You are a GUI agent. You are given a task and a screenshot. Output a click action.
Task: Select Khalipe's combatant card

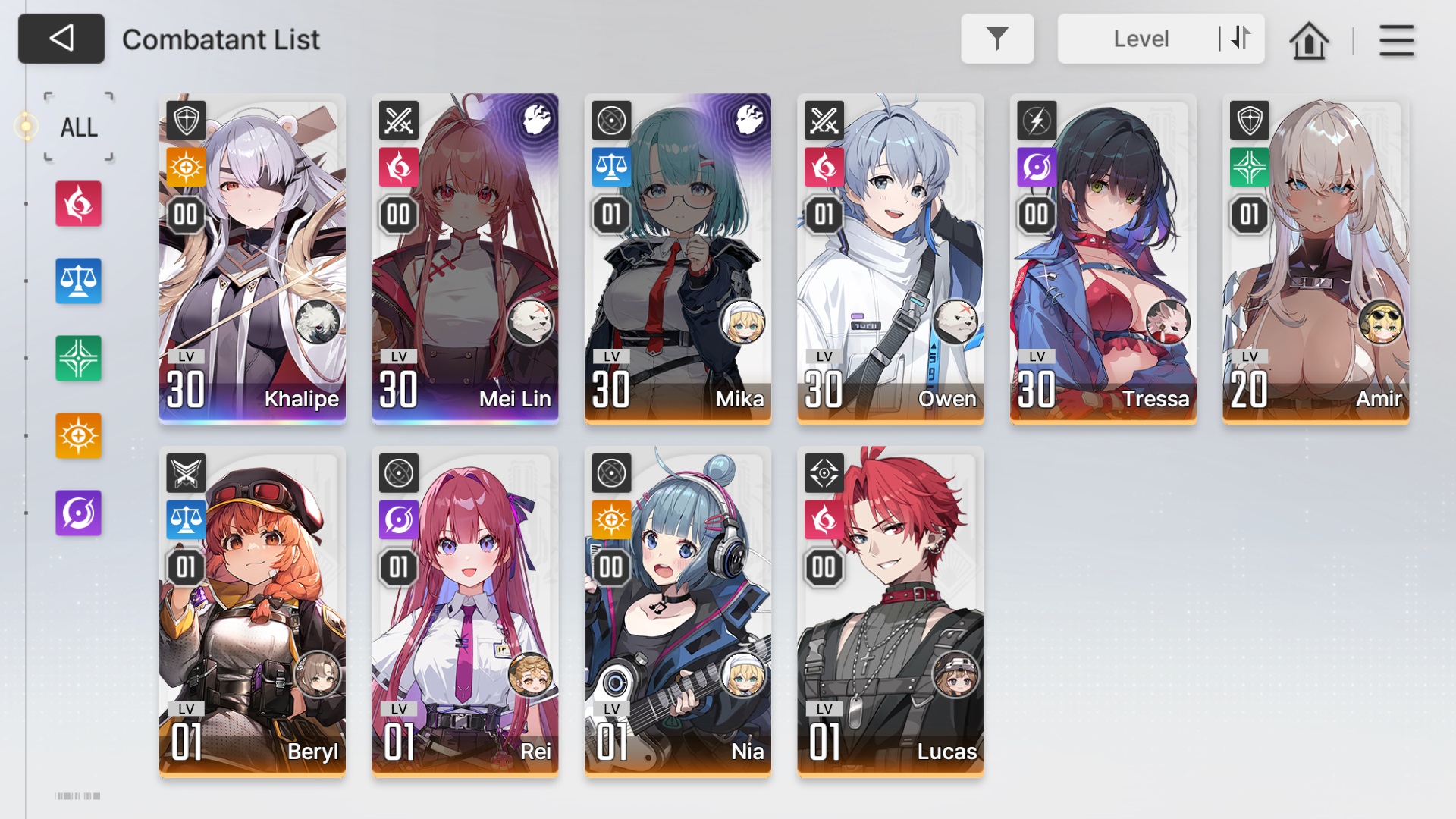point(253,259)
